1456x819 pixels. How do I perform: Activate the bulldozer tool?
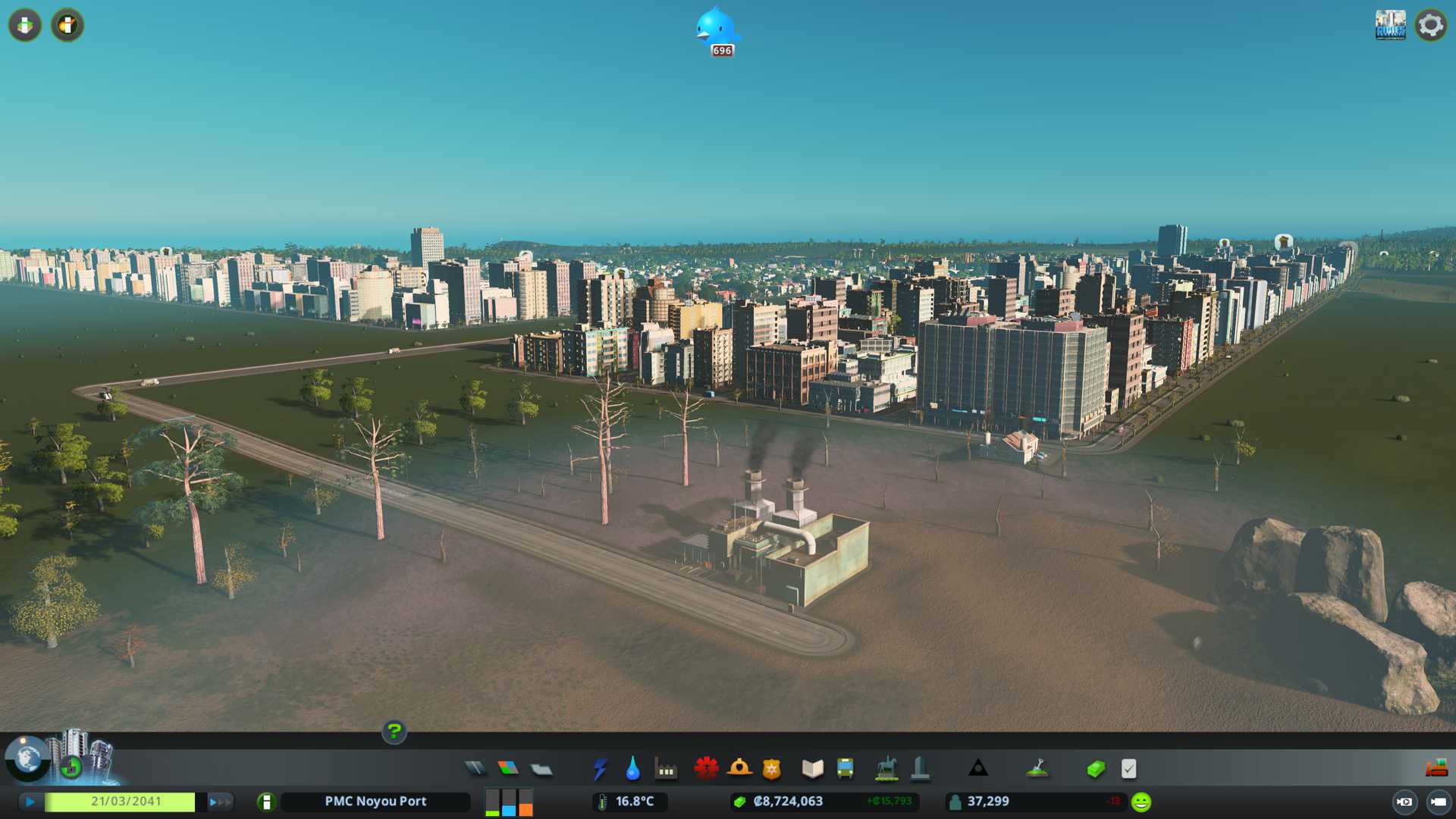[1436, 769]
